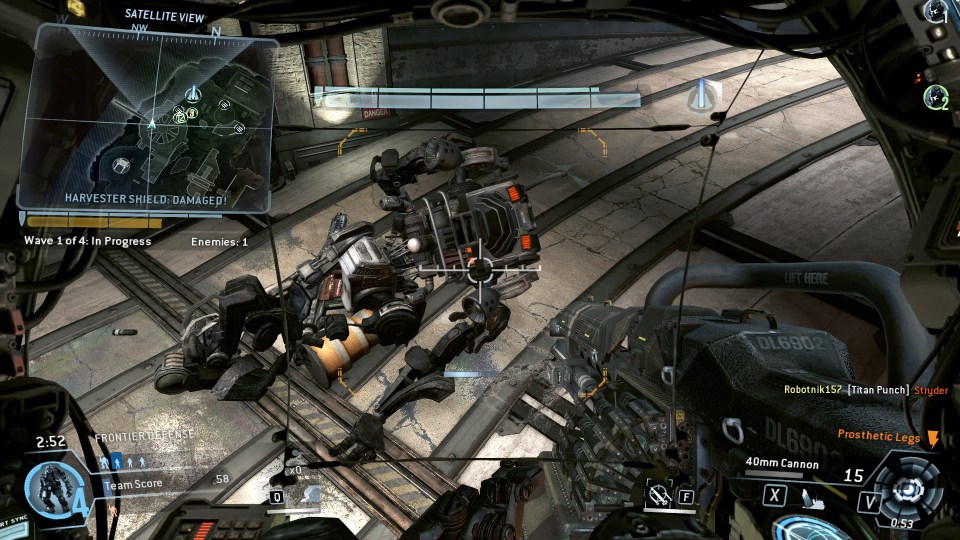Click the teammate status icon marked 1
Viewport: 960px width, 540px height.
936,13
